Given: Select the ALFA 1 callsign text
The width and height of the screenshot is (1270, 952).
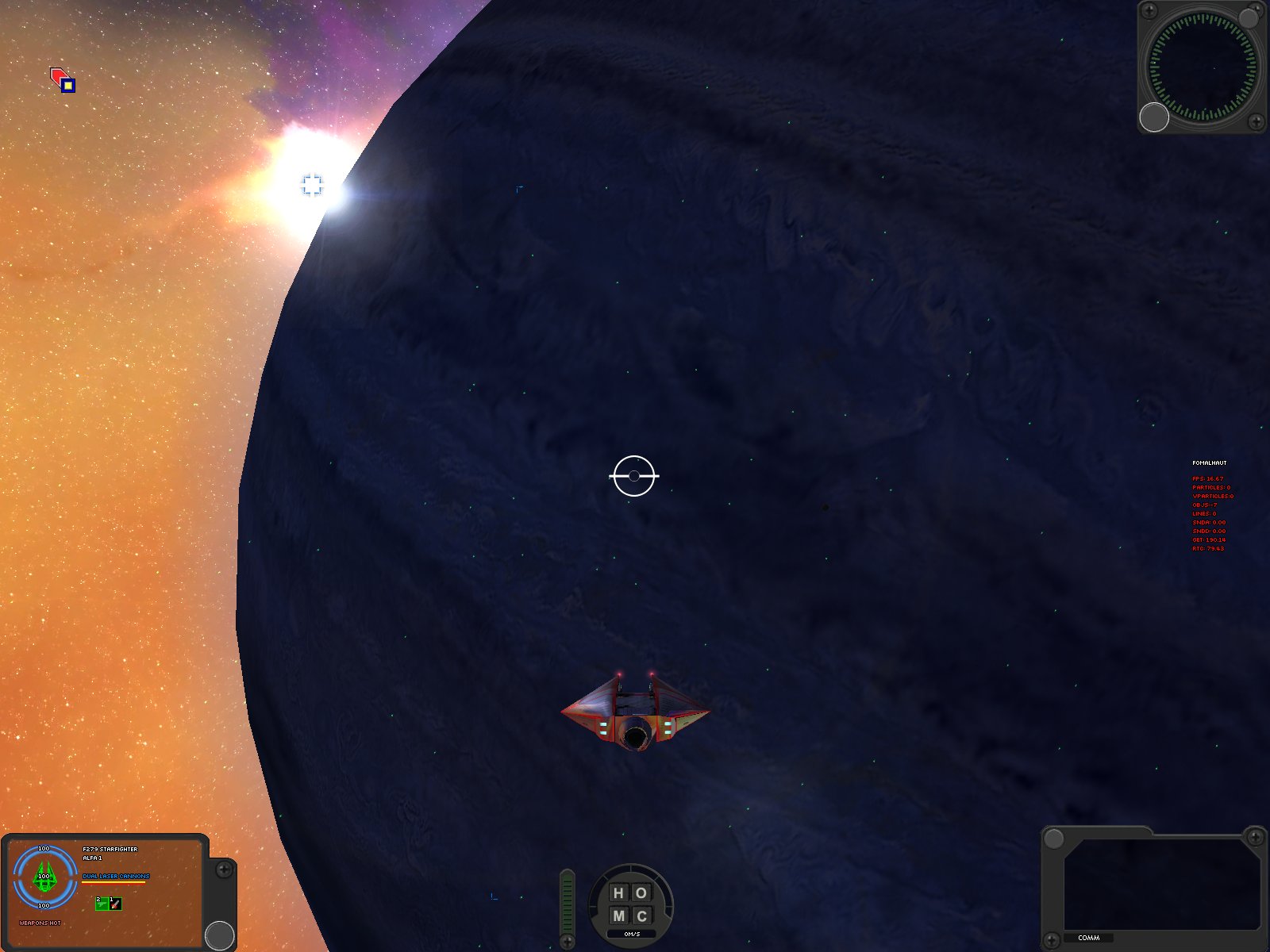Looking at the screenshot, I should click(x=92, y=858).
